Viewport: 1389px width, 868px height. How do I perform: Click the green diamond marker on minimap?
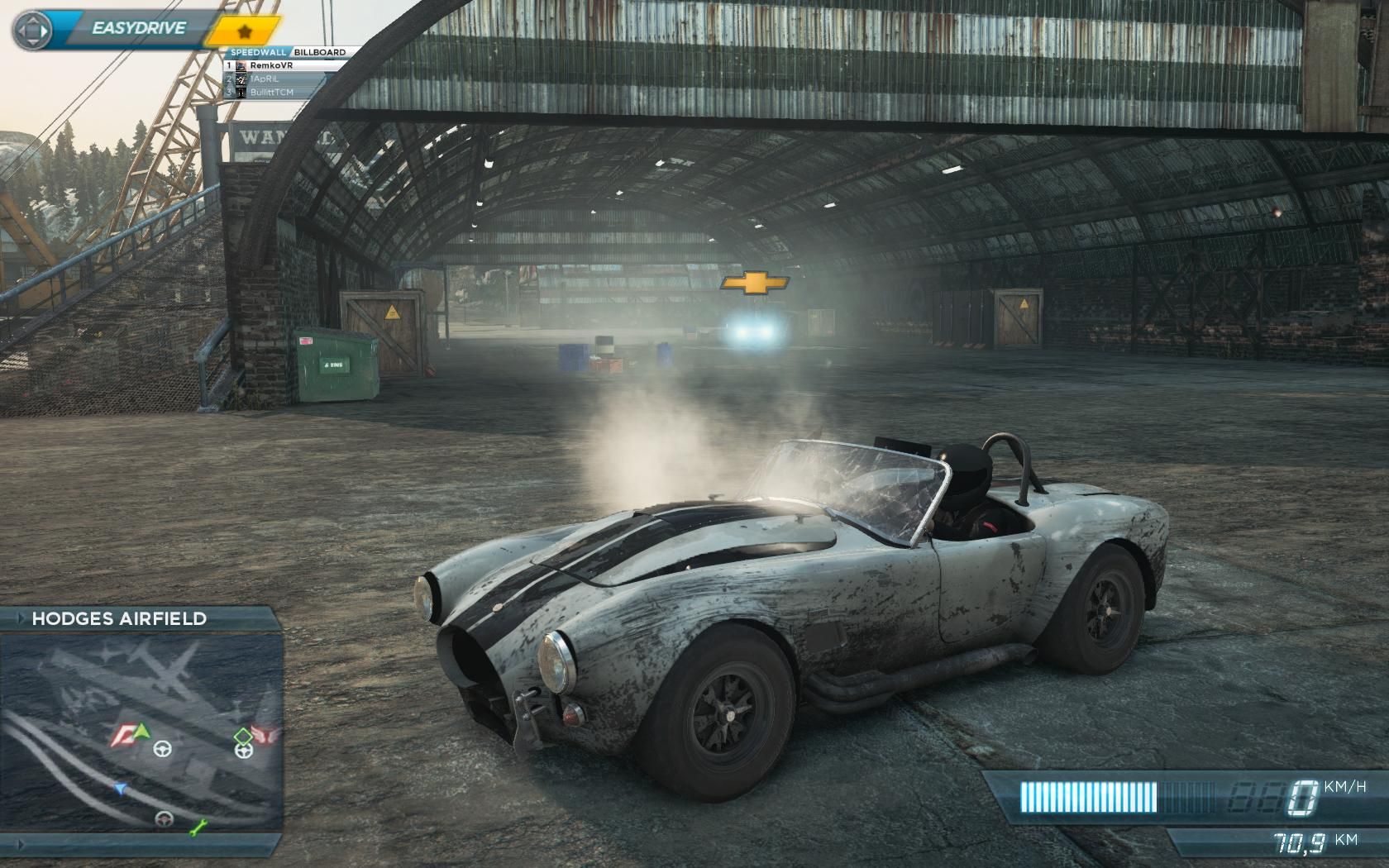tap(243, 735)
